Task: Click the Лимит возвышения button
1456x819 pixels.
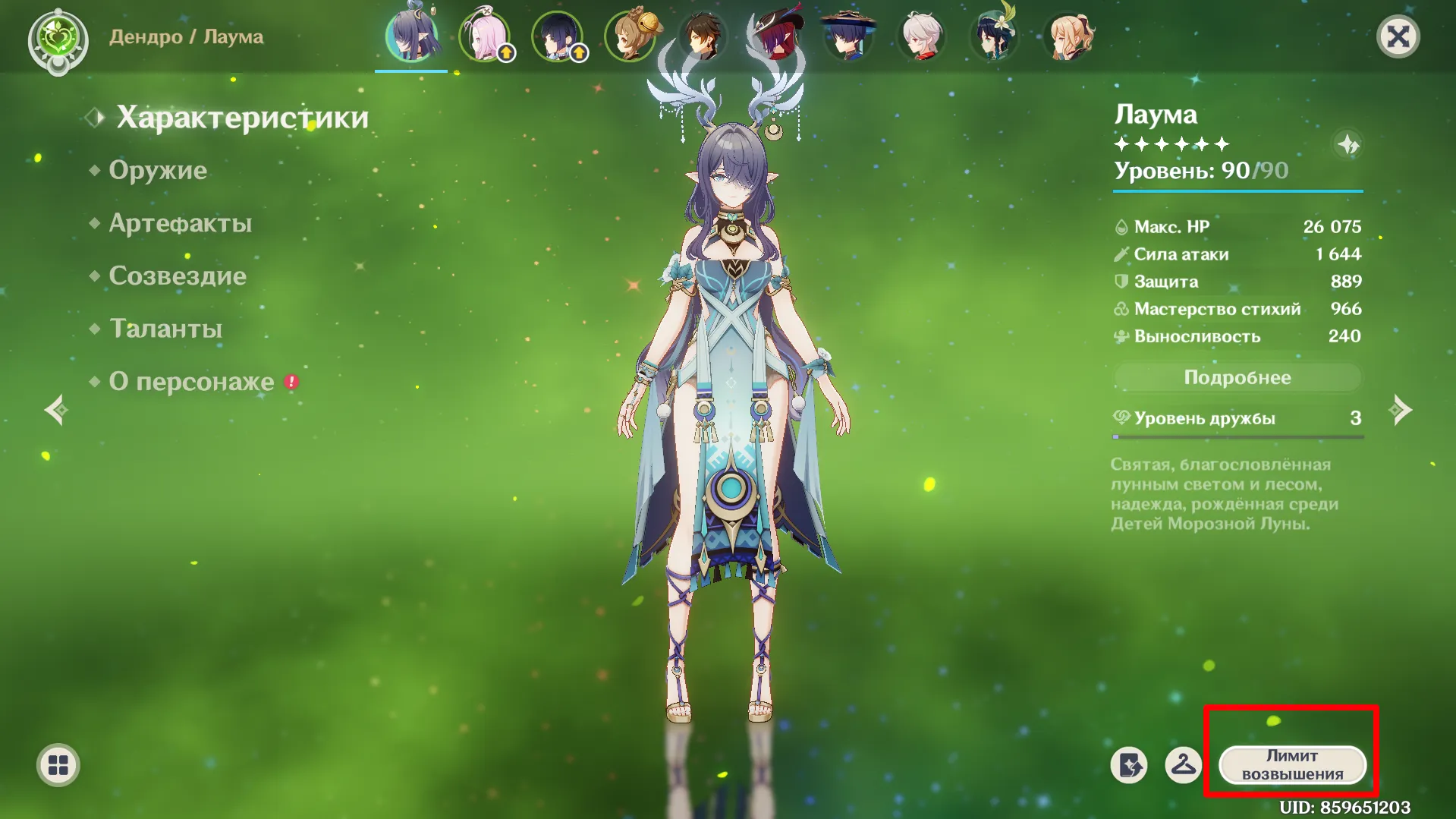Action: [1291, 765]
